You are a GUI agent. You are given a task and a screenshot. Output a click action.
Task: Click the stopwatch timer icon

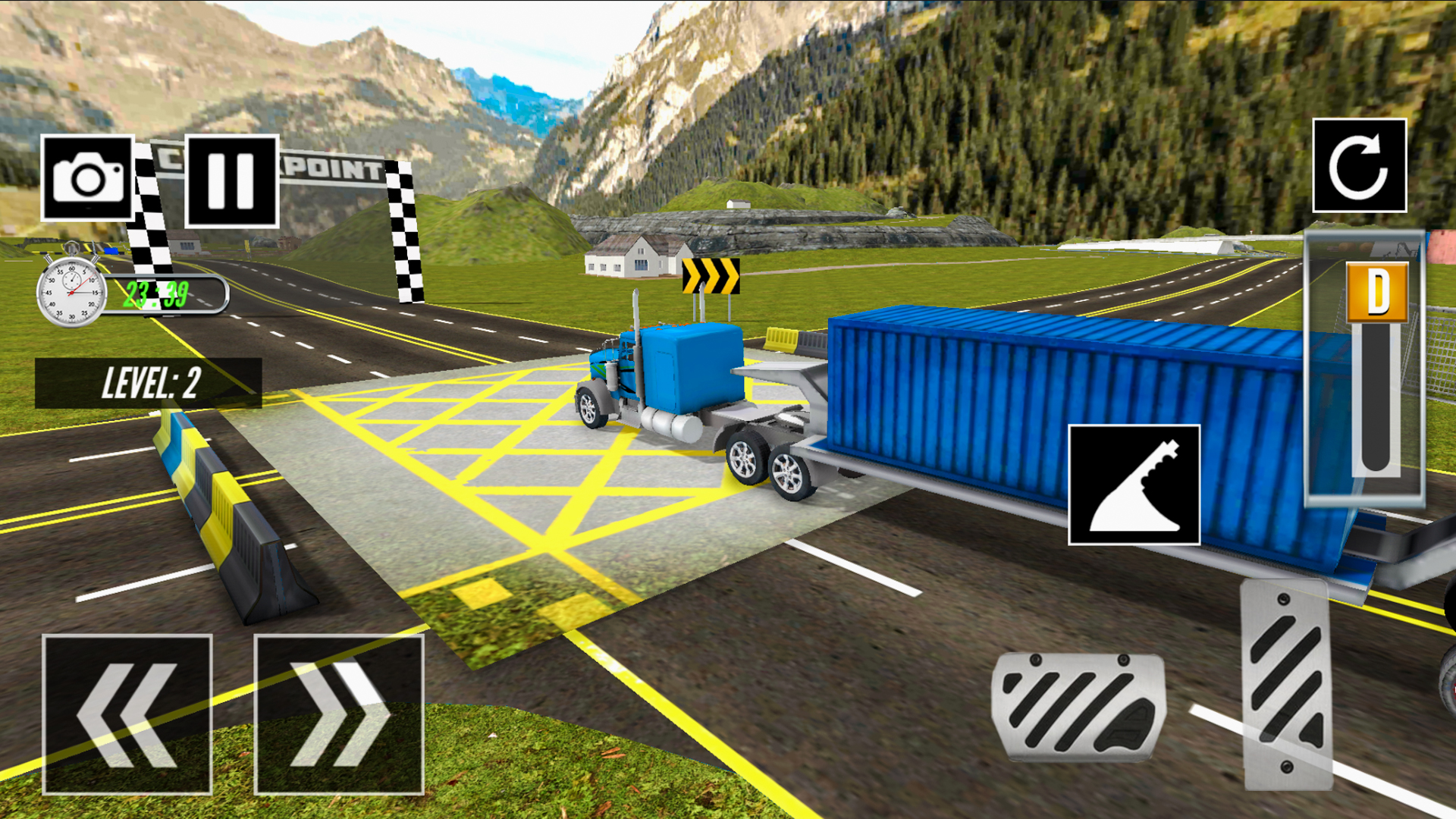pyautogui.click(x=71, y=292)
